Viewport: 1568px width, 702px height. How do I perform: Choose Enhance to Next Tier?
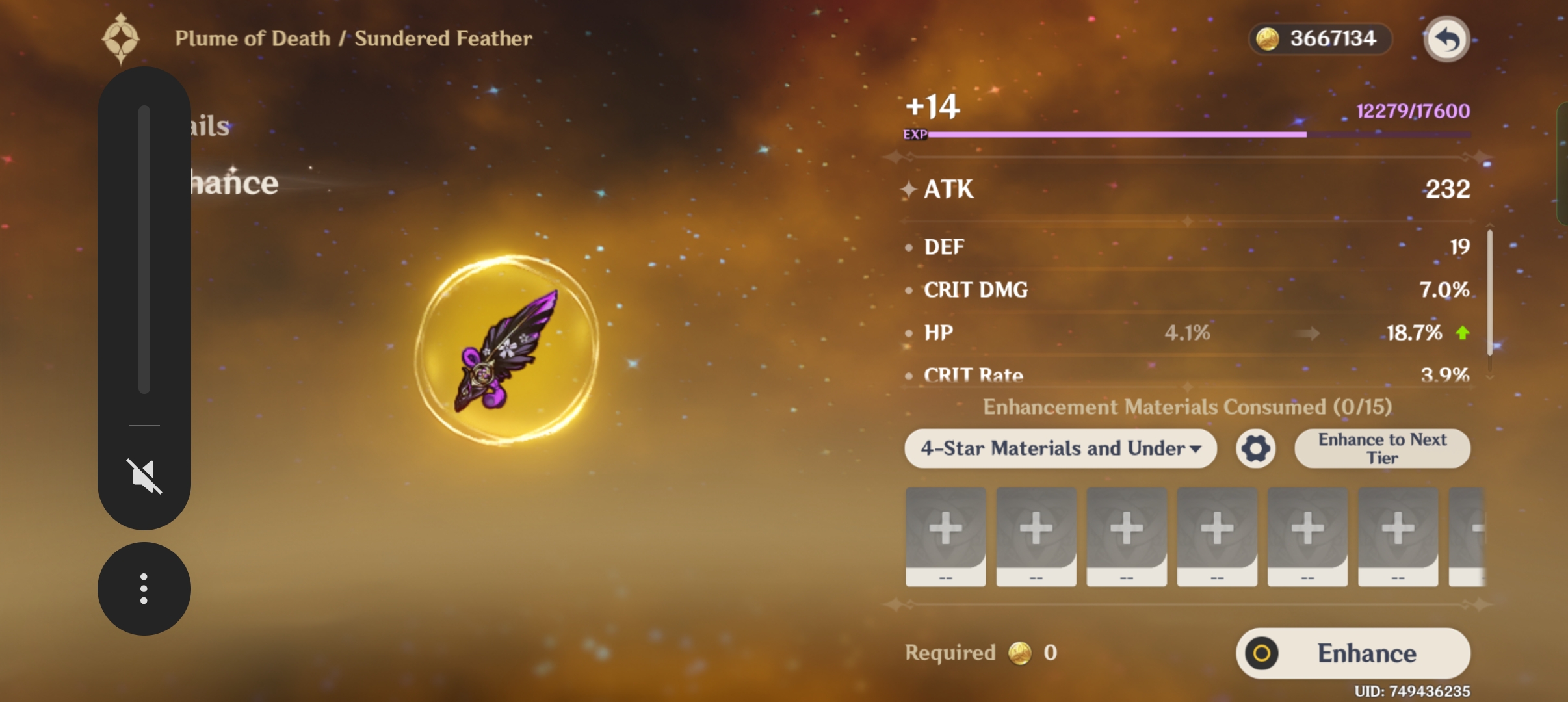[x=1382, y=448]
